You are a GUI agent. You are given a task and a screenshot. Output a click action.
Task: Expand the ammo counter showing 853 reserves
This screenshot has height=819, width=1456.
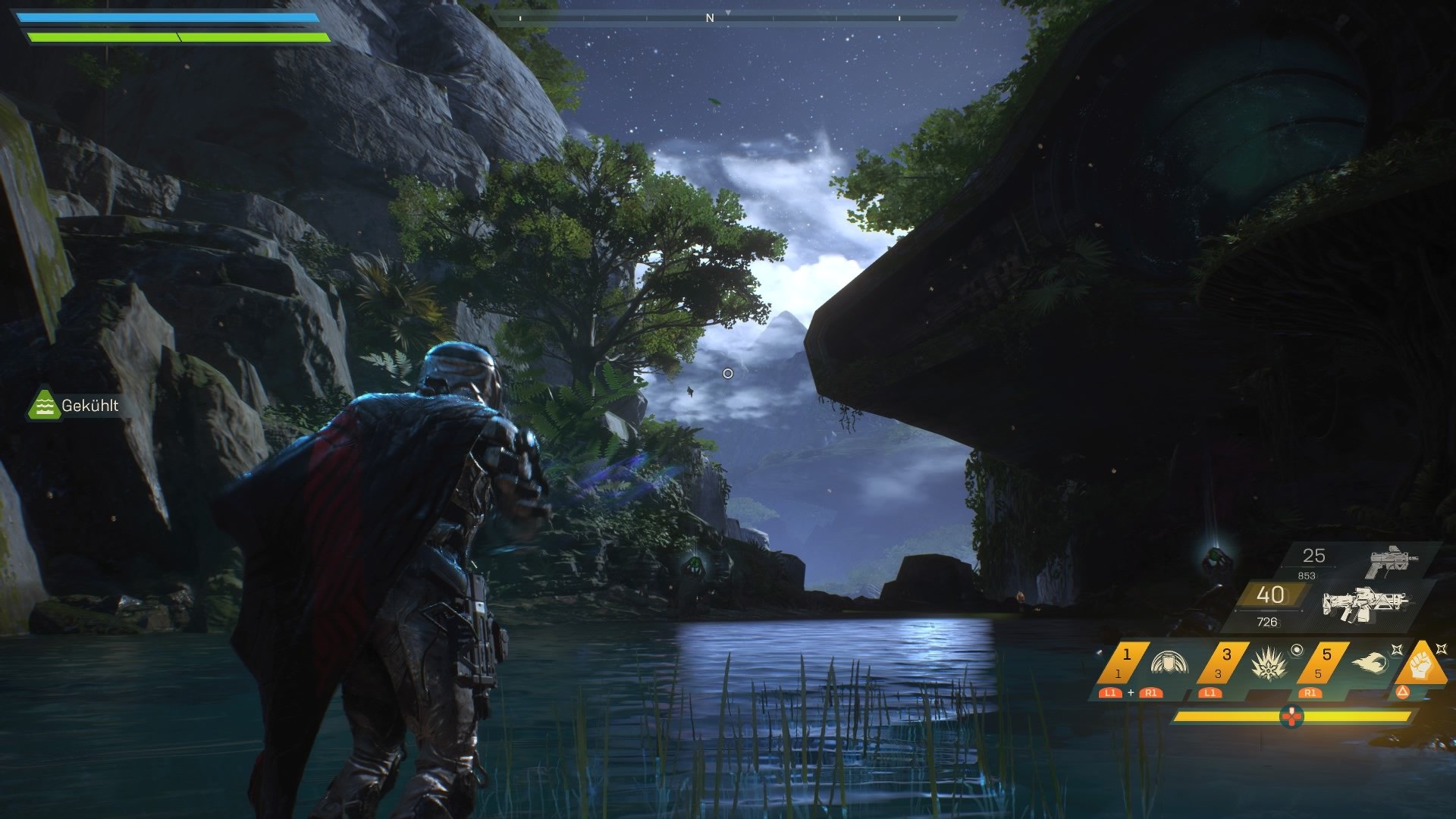point(1307,575)
